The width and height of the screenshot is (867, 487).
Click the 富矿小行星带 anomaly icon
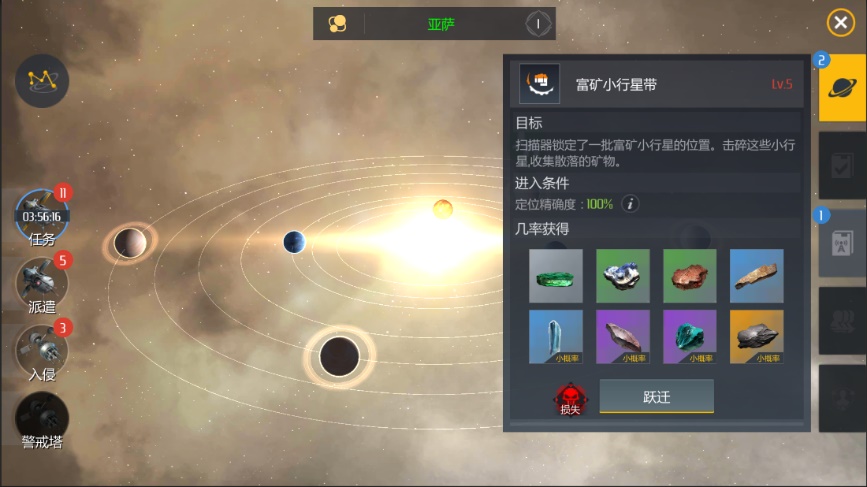click(x=540, y=84)
